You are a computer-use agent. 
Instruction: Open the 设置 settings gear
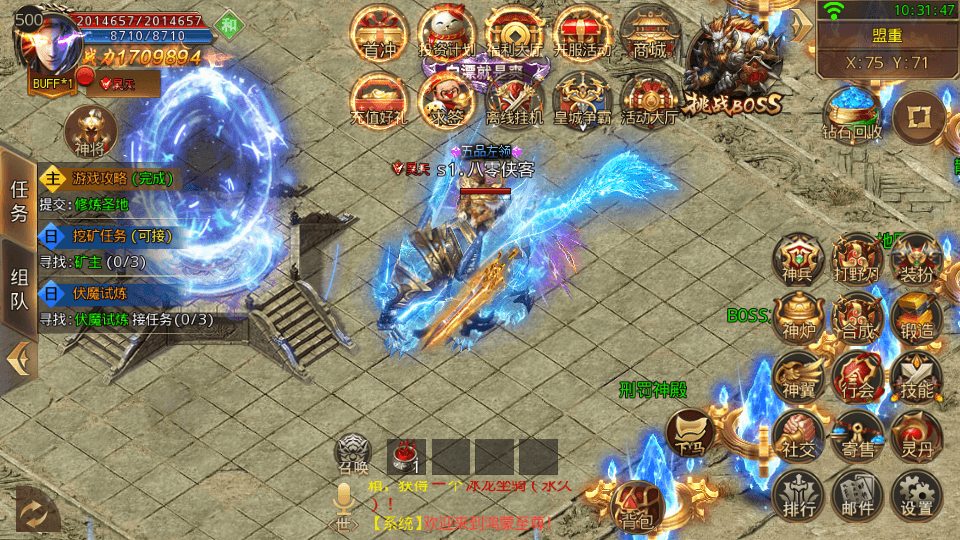[x=915, y=497]
